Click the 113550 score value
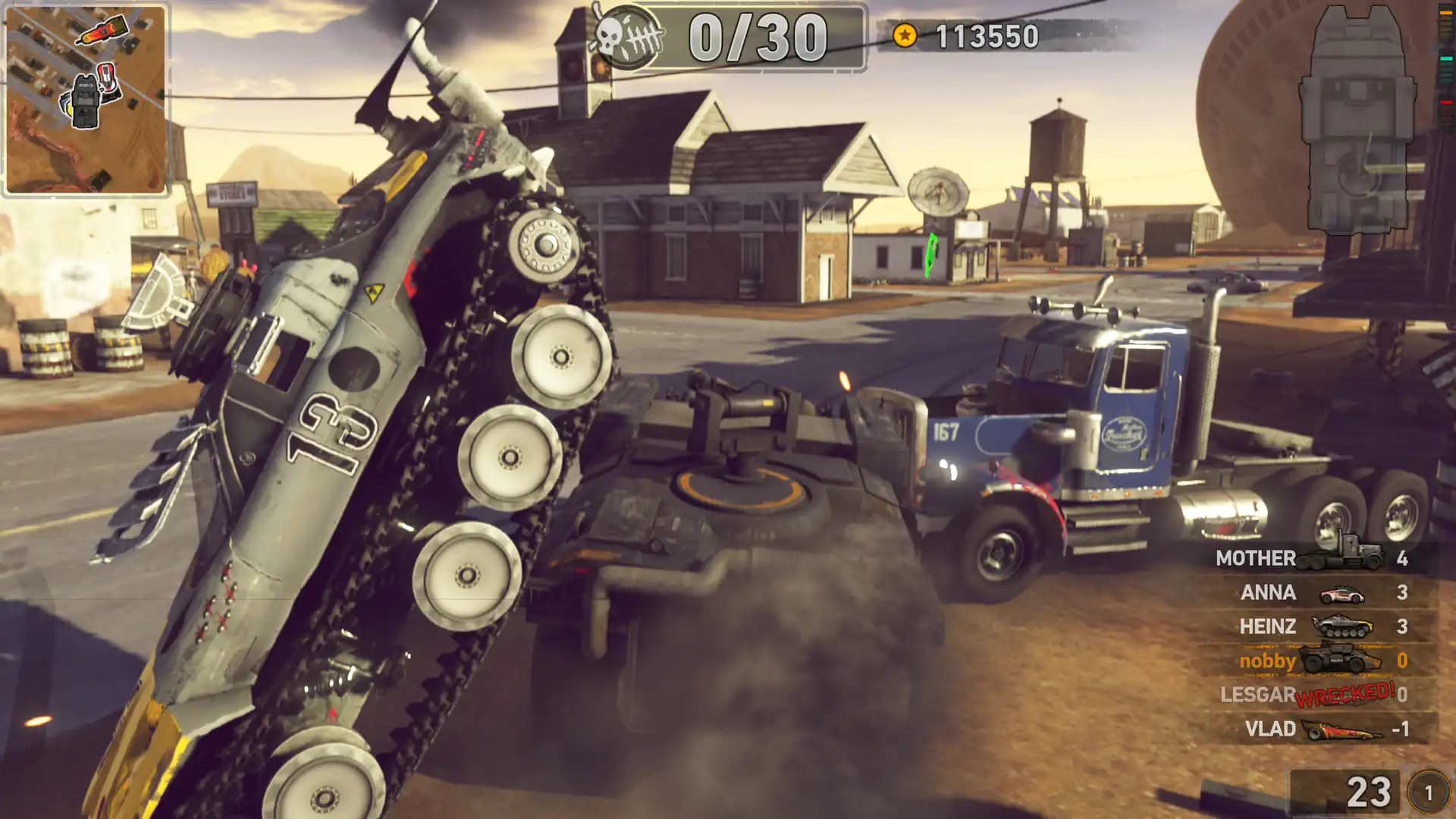 click(986, 34)
